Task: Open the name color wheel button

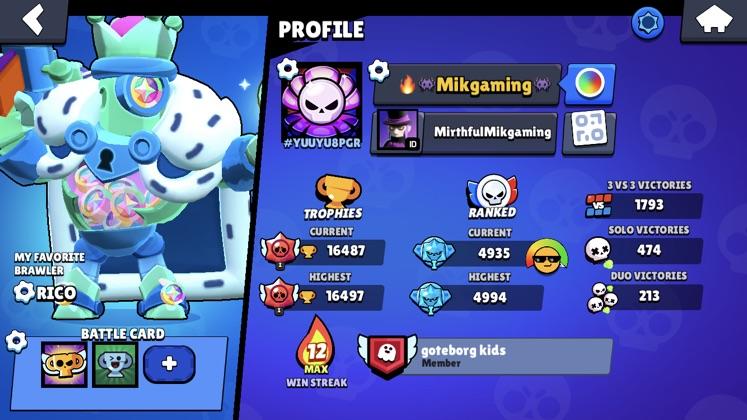Action: pos(588,84)
